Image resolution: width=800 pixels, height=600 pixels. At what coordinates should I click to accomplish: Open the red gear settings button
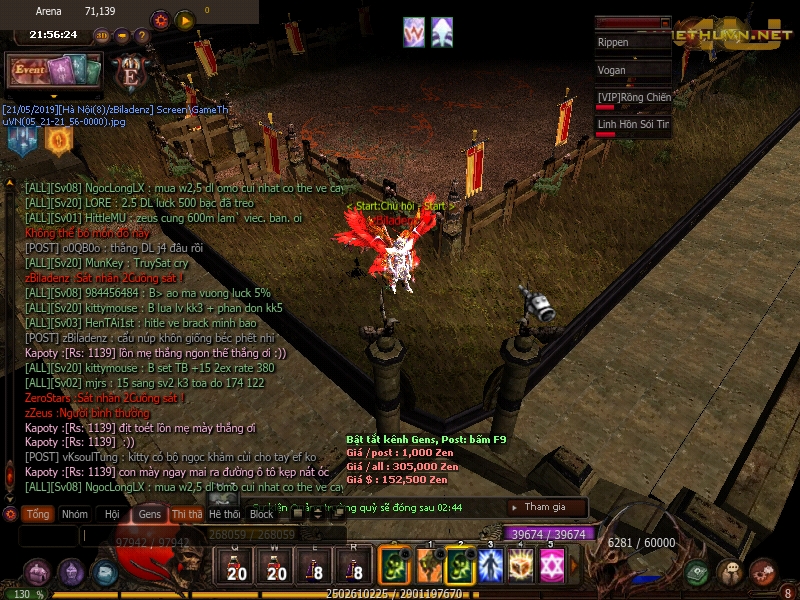coord(160,19)
